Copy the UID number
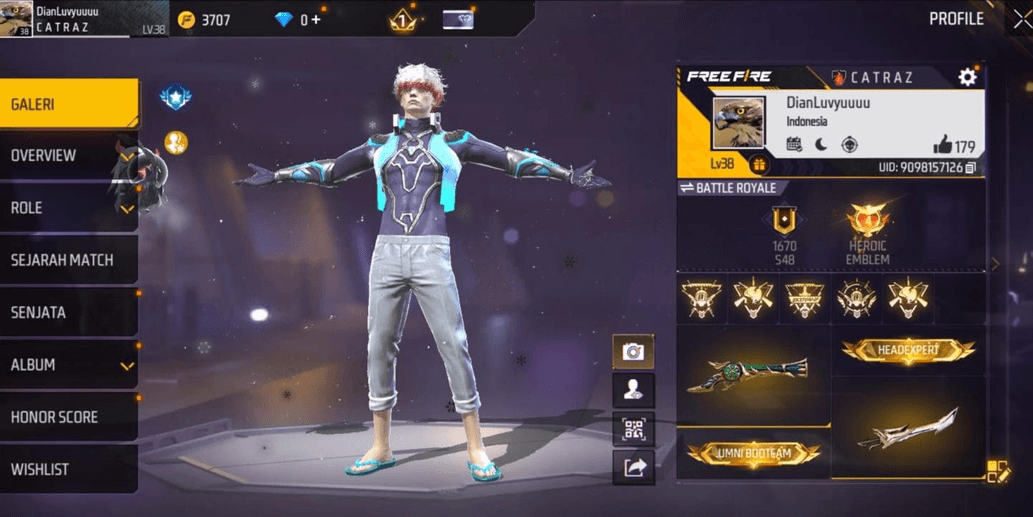This screenshot has height=517, width=1033. click(970, 167)
